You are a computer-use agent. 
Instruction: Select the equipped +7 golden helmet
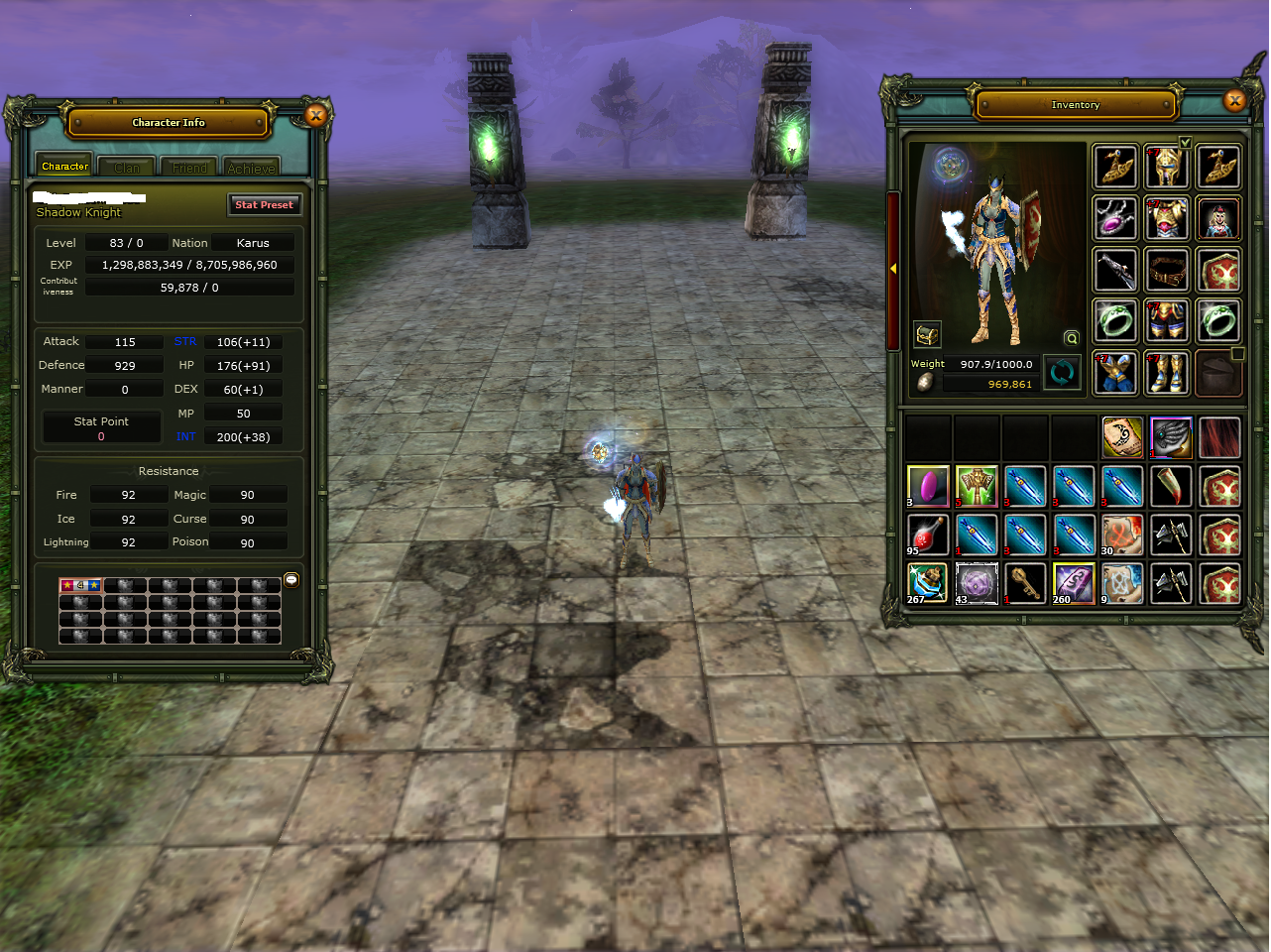pos(1167,167)
